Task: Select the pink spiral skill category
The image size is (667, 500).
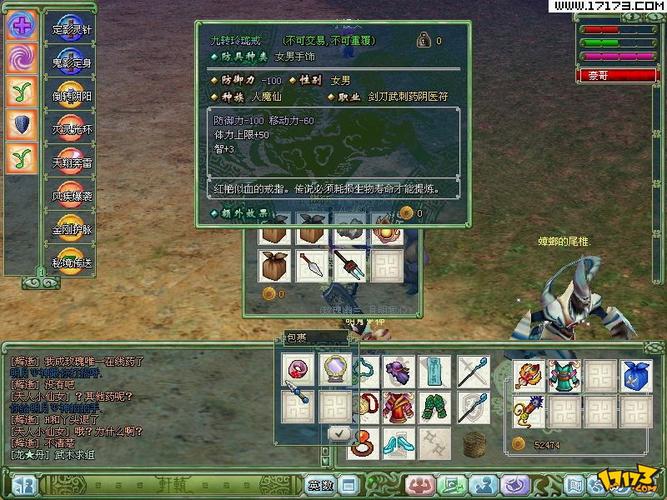Action: [x=20, y=59]
